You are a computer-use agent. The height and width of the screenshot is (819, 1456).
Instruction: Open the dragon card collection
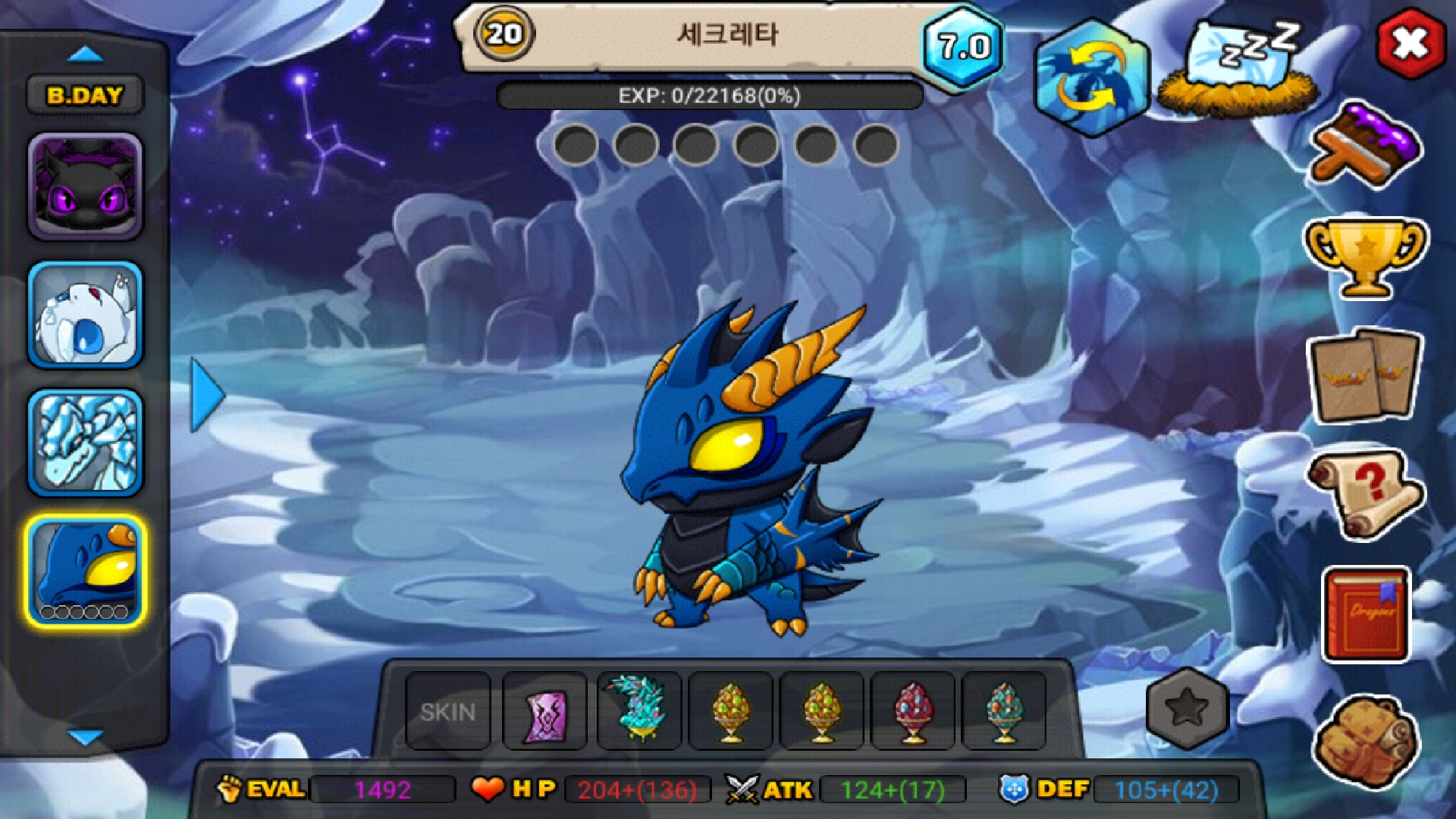1364,375
